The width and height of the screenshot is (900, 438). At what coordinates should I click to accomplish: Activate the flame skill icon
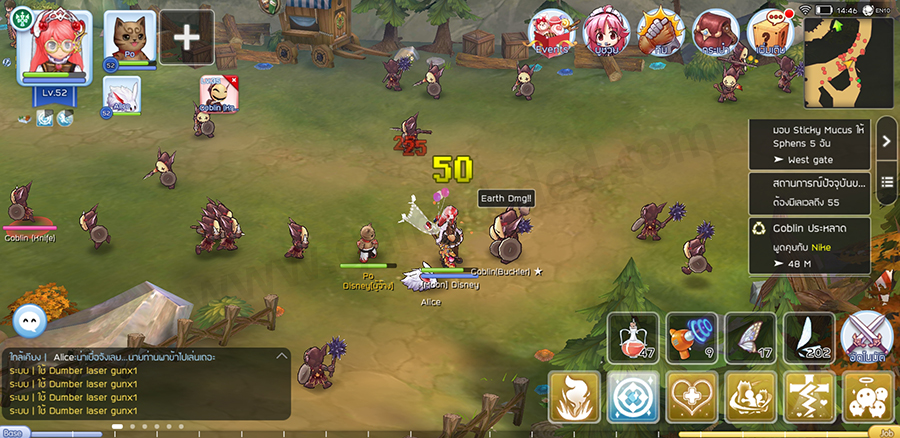[x=575, y=397]
